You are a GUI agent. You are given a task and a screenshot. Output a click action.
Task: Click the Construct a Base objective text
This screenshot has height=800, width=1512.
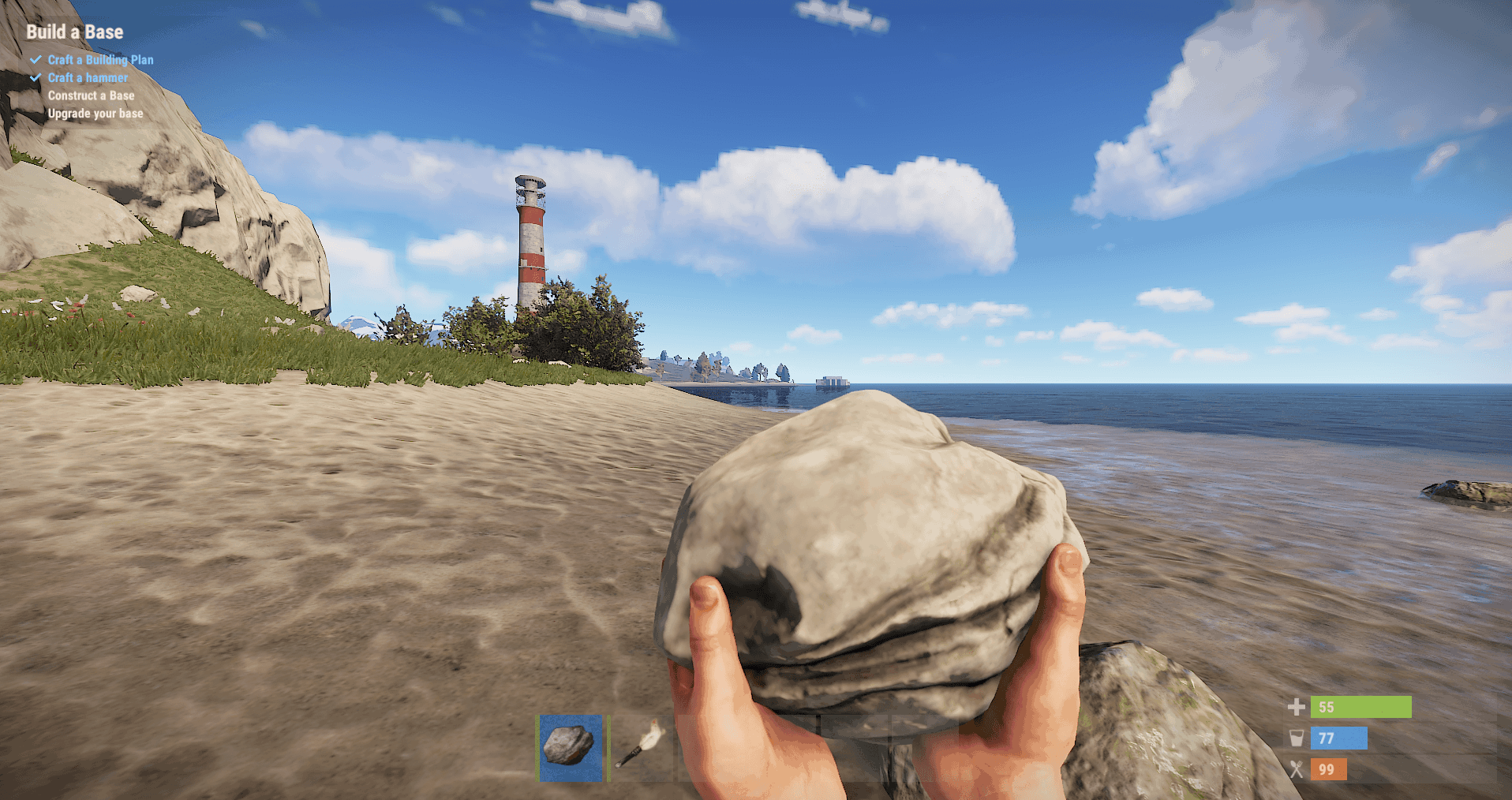click(92, 95)
